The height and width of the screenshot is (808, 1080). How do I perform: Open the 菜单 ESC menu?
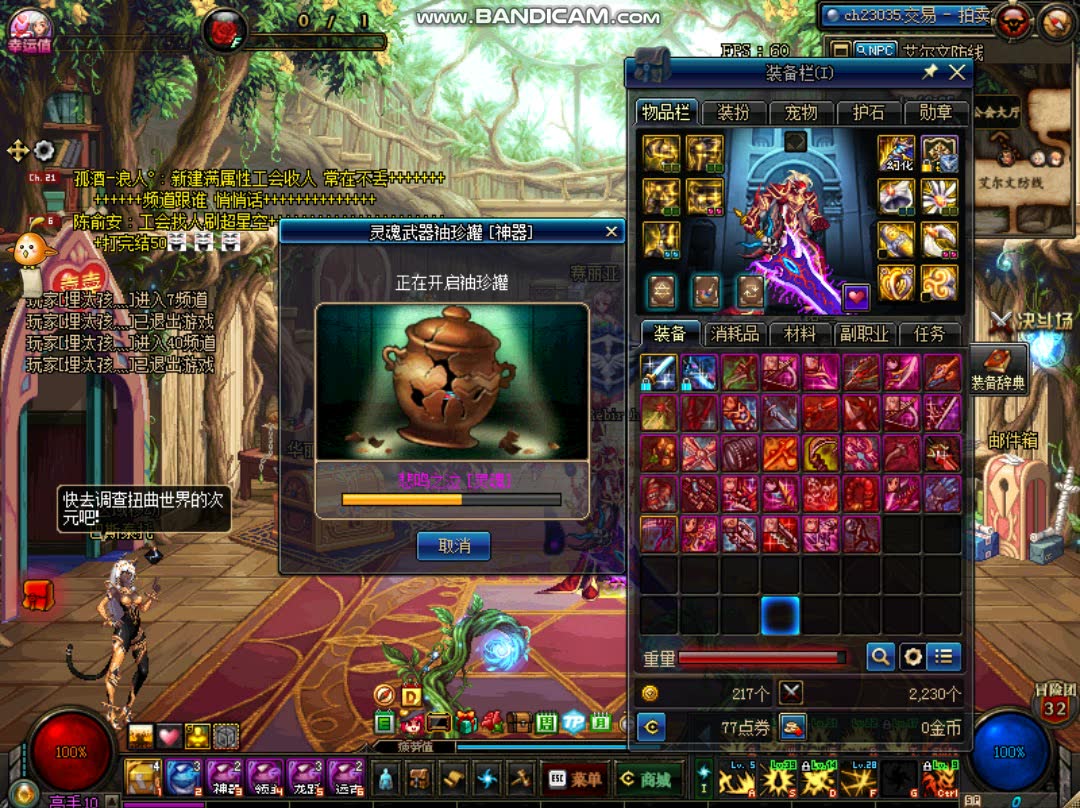[577, 779]
